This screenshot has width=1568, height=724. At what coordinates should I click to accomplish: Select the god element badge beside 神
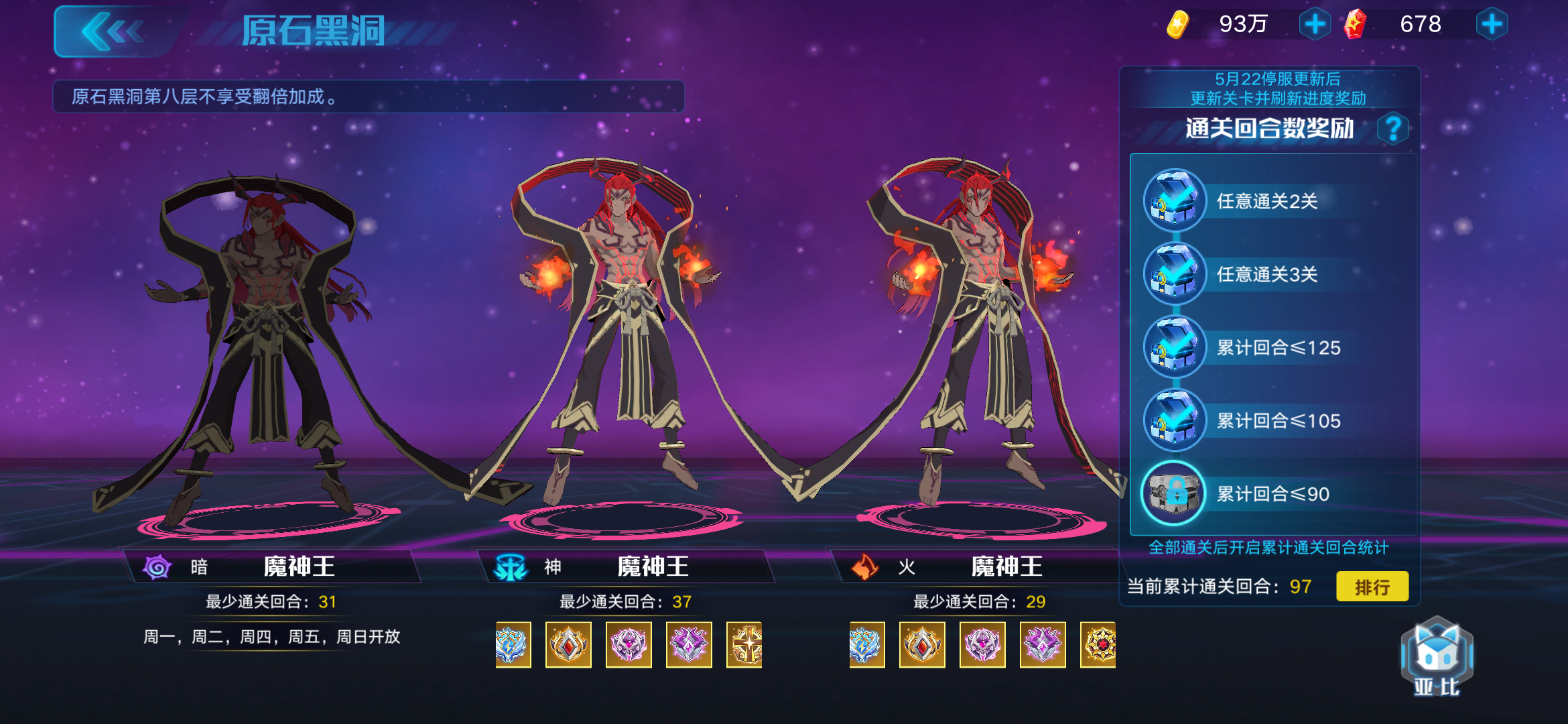[x=509, y=566]
